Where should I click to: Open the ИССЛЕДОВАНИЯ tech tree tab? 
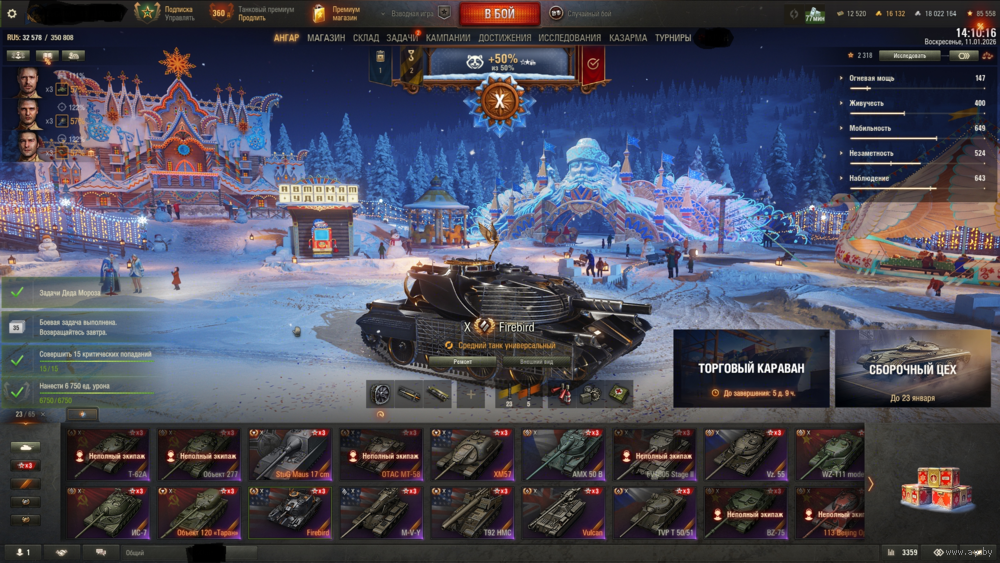(x=570, y=38)
